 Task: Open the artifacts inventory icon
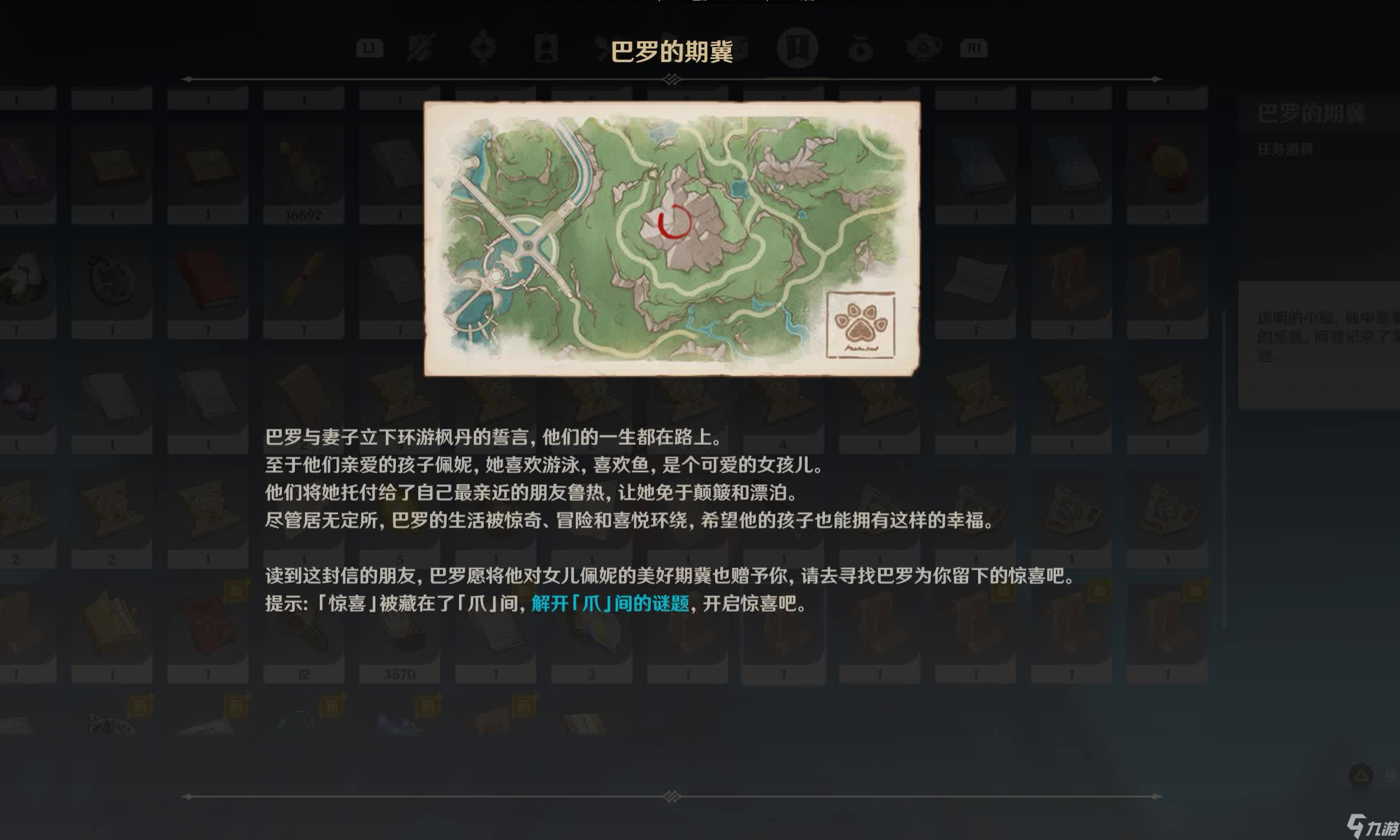483,50
